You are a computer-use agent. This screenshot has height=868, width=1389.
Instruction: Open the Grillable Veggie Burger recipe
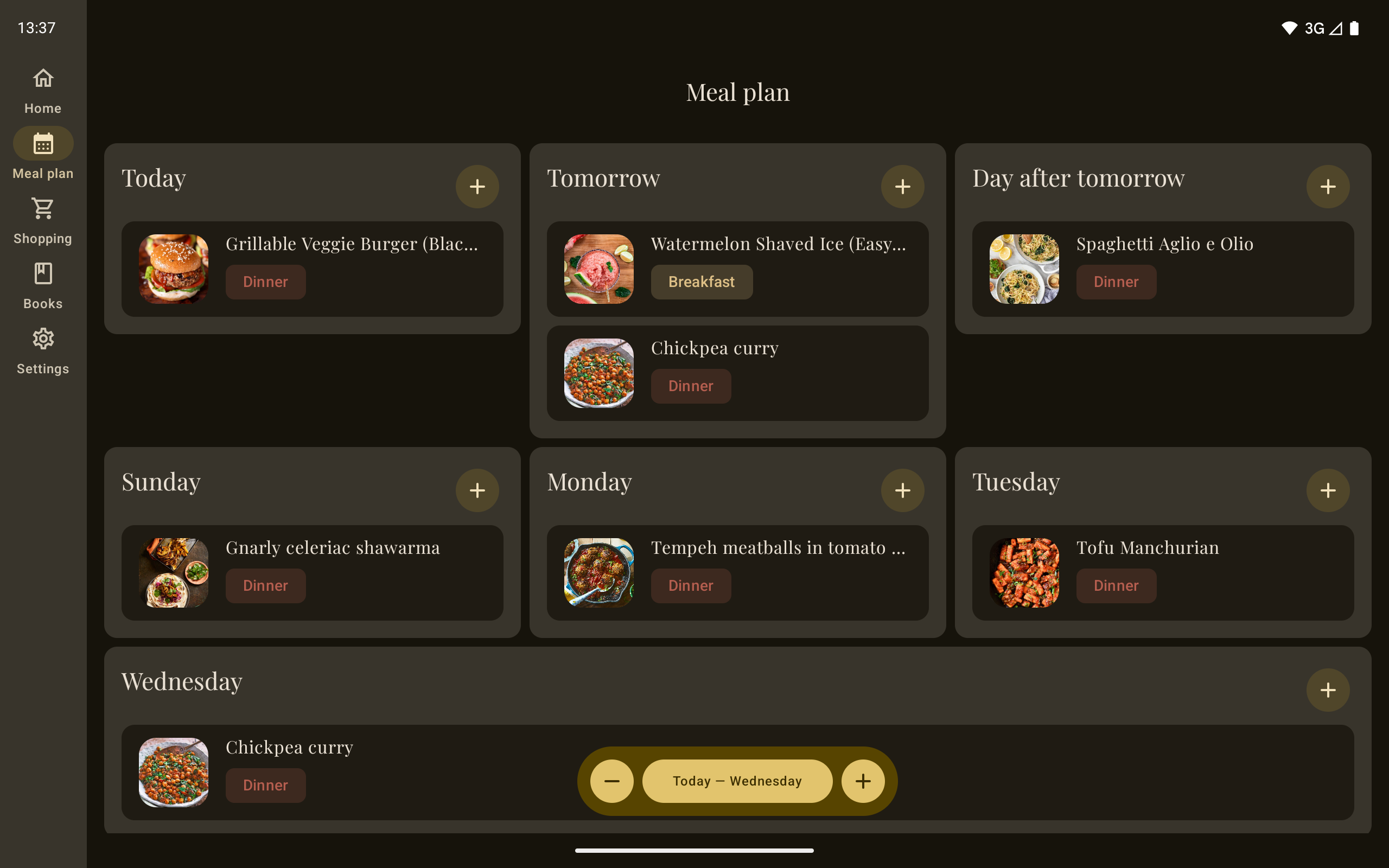[x=351, y=245]
